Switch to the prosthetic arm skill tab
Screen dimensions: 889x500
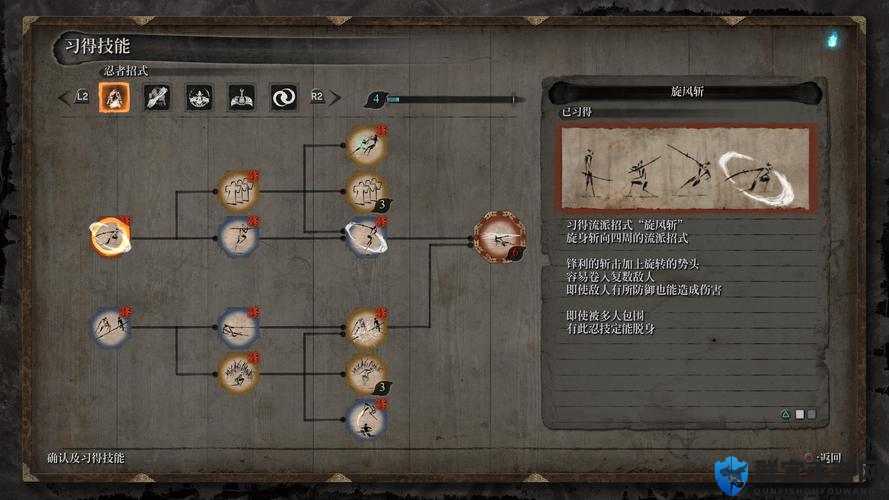coord(157,98)
